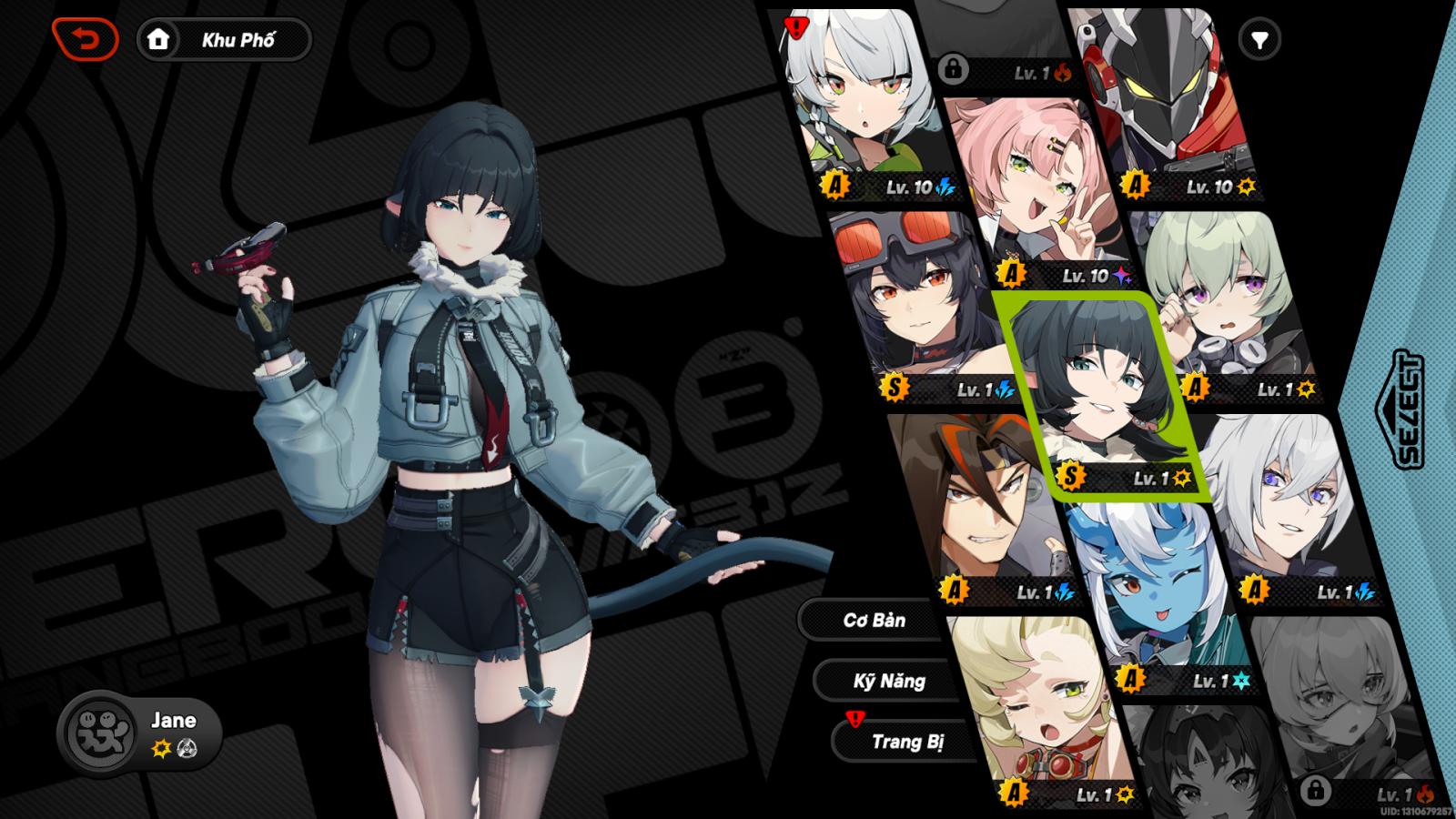Viewport: 1456px width, 819px height.
Task: Open the filter funnel icon in top right
Action: coord(1260,39)
